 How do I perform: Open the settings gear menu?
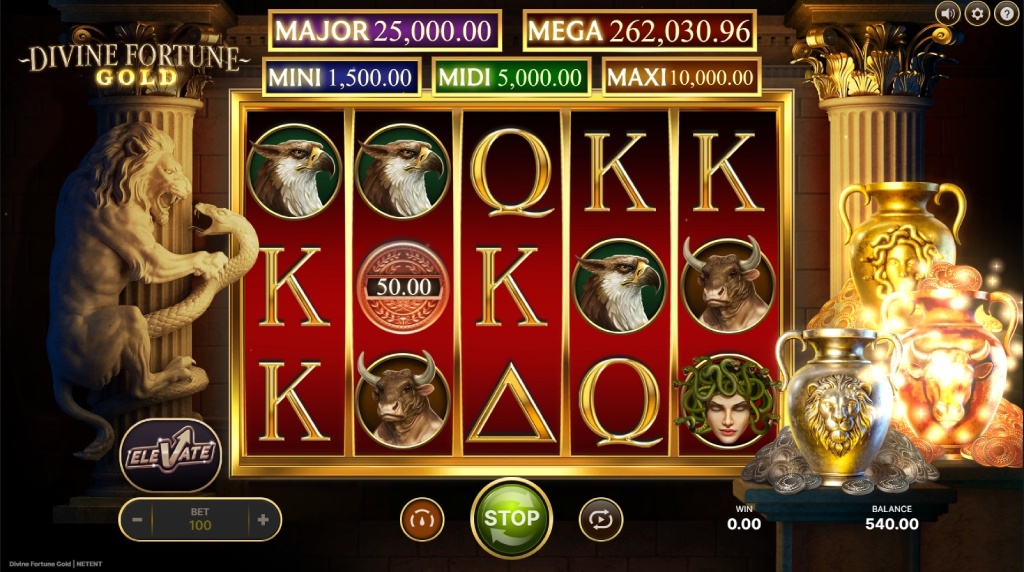point(976,13)
